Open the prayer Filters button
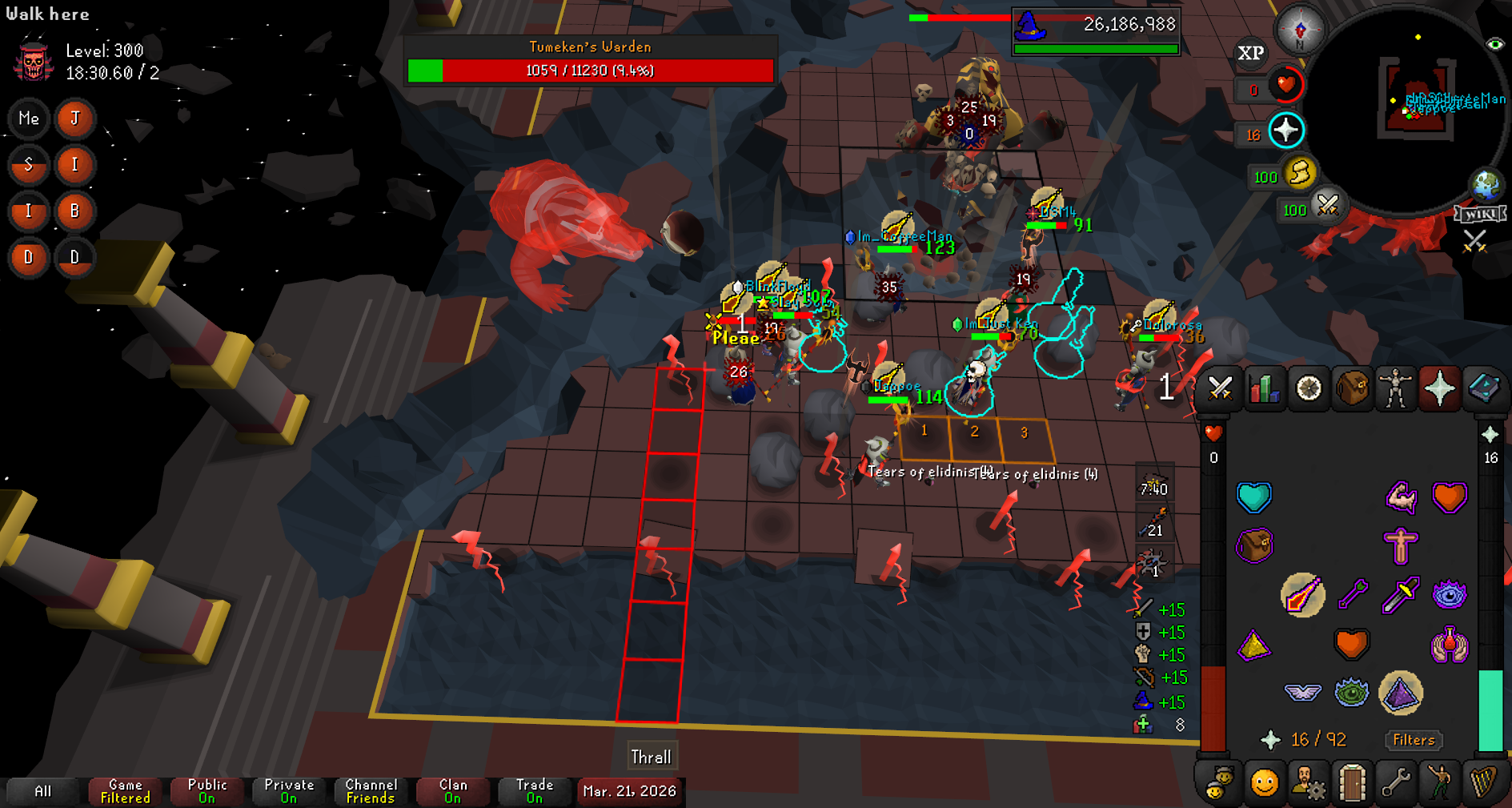Screen dimensions: 1512x808 (x=1414, y=740)
